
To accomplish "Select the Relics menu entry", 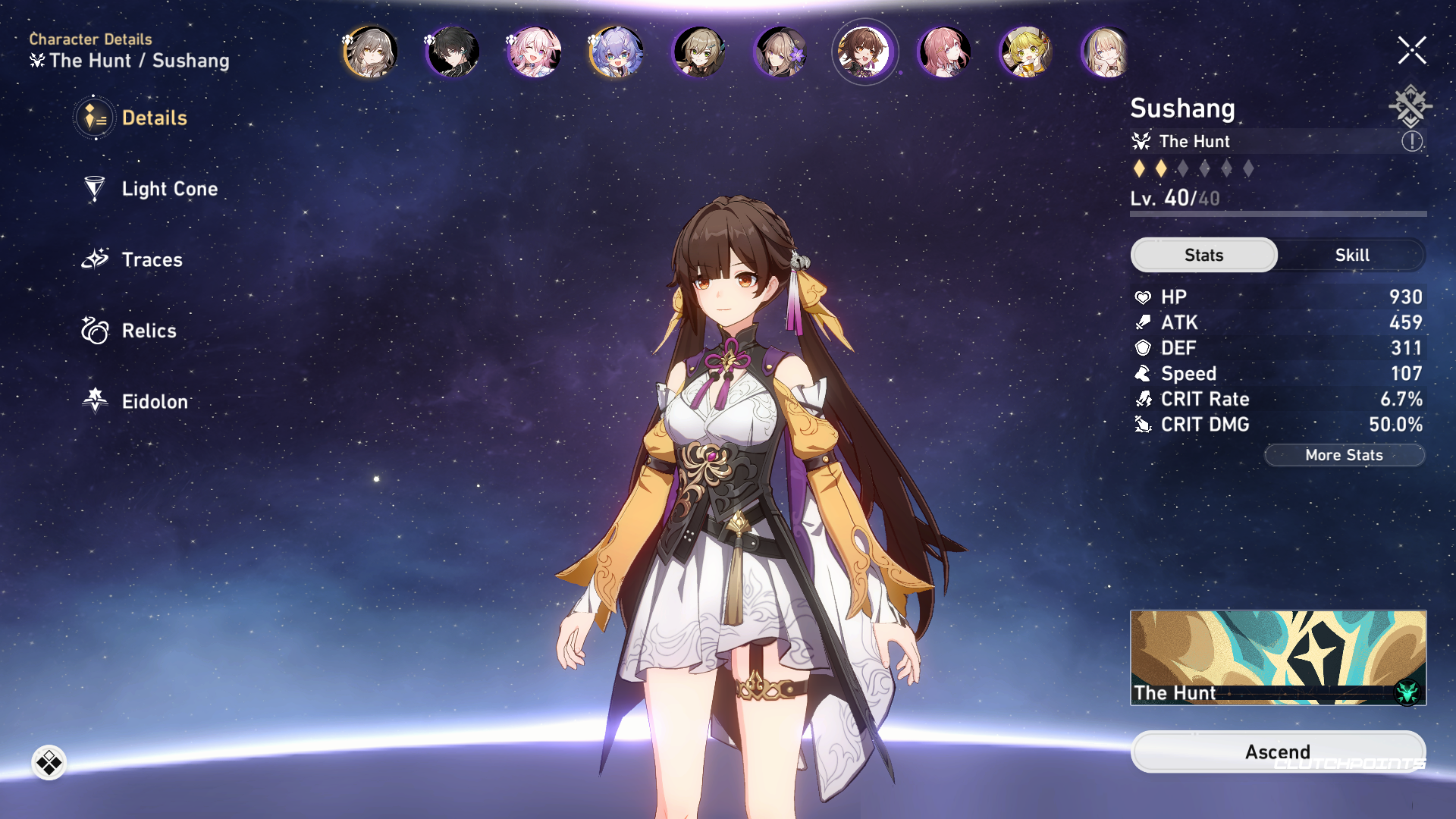I will click(148, 331).
